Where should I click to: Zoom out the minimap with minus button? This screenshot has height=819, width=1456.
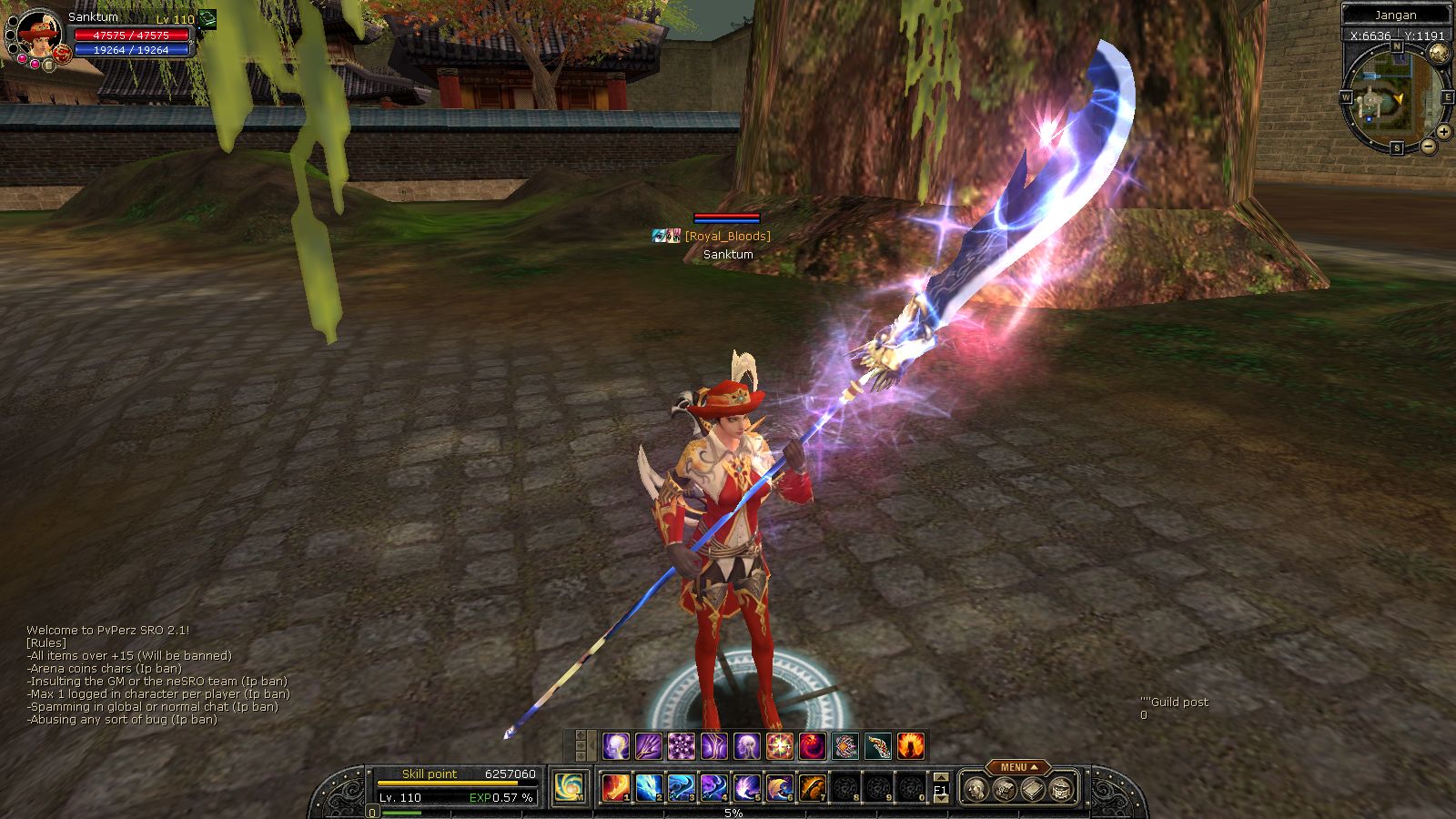[1429, 146]
